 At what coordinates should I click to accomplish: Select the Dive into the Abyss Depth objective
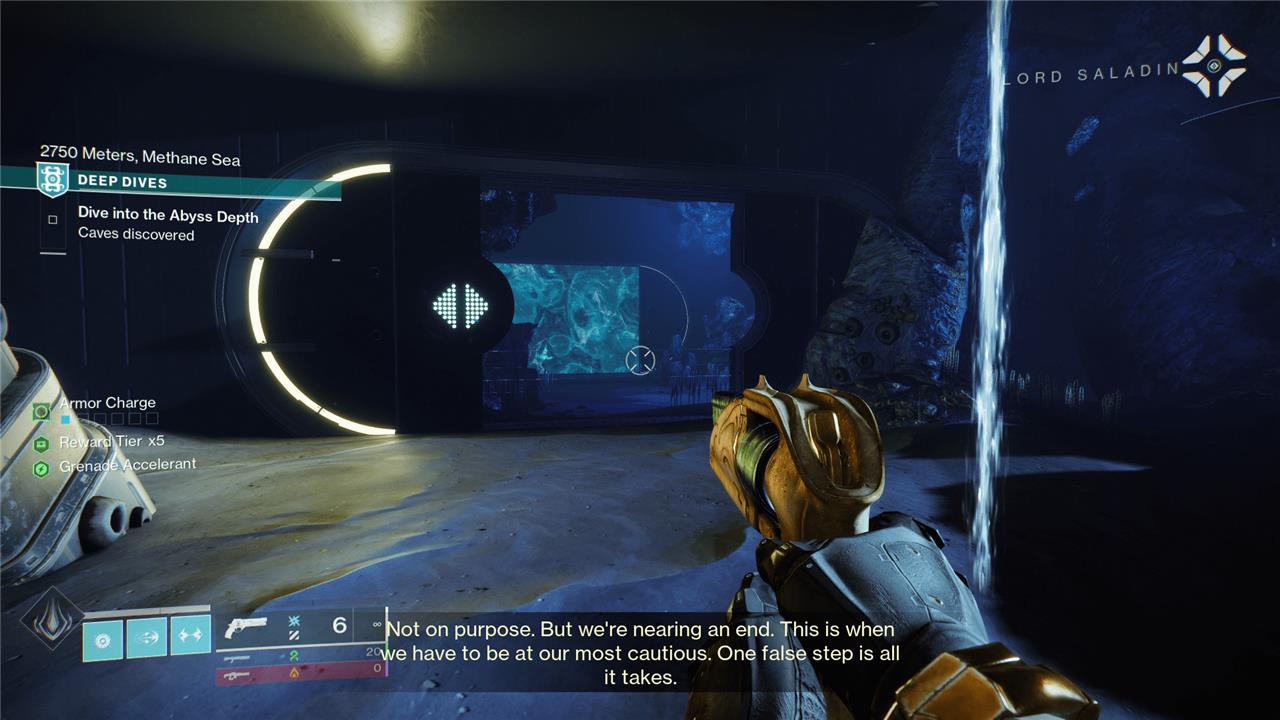168,216
